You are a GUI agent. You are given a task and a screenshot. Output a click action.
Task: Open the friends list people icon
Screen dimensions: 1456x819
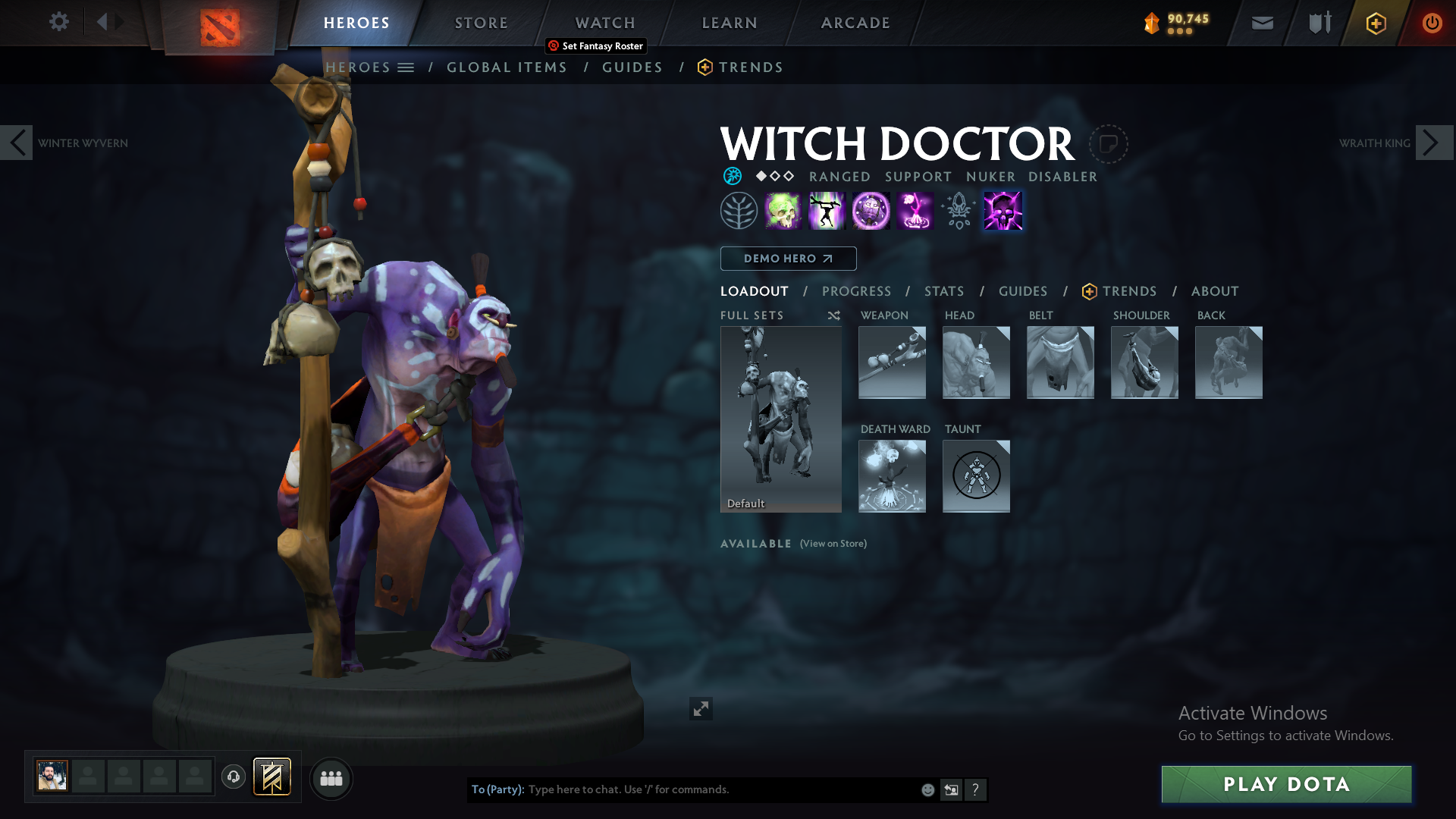(331, 778)
